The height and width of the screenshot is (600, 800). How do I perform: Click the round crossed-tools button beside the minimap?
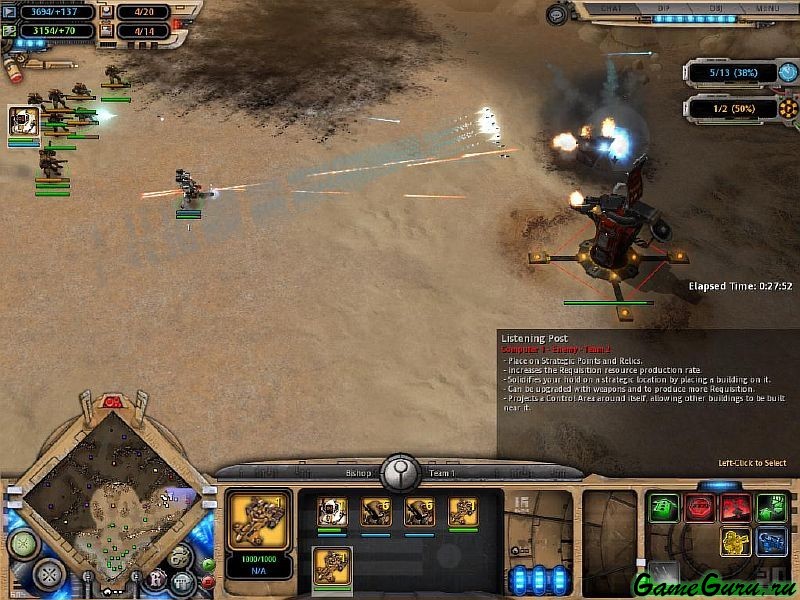(47, 574)
